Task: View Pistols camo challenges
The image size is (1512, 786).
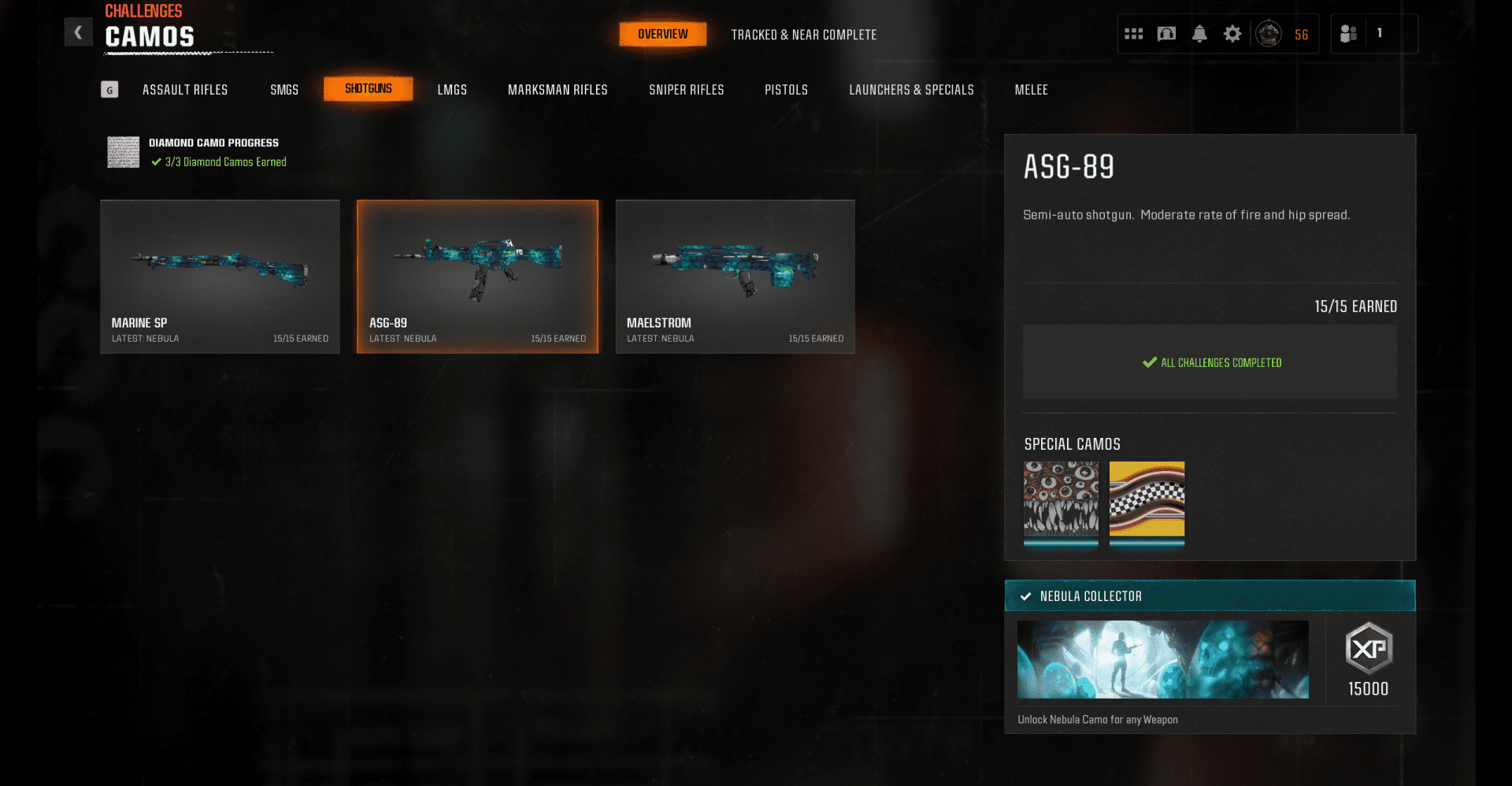Action: pos(786,90)
